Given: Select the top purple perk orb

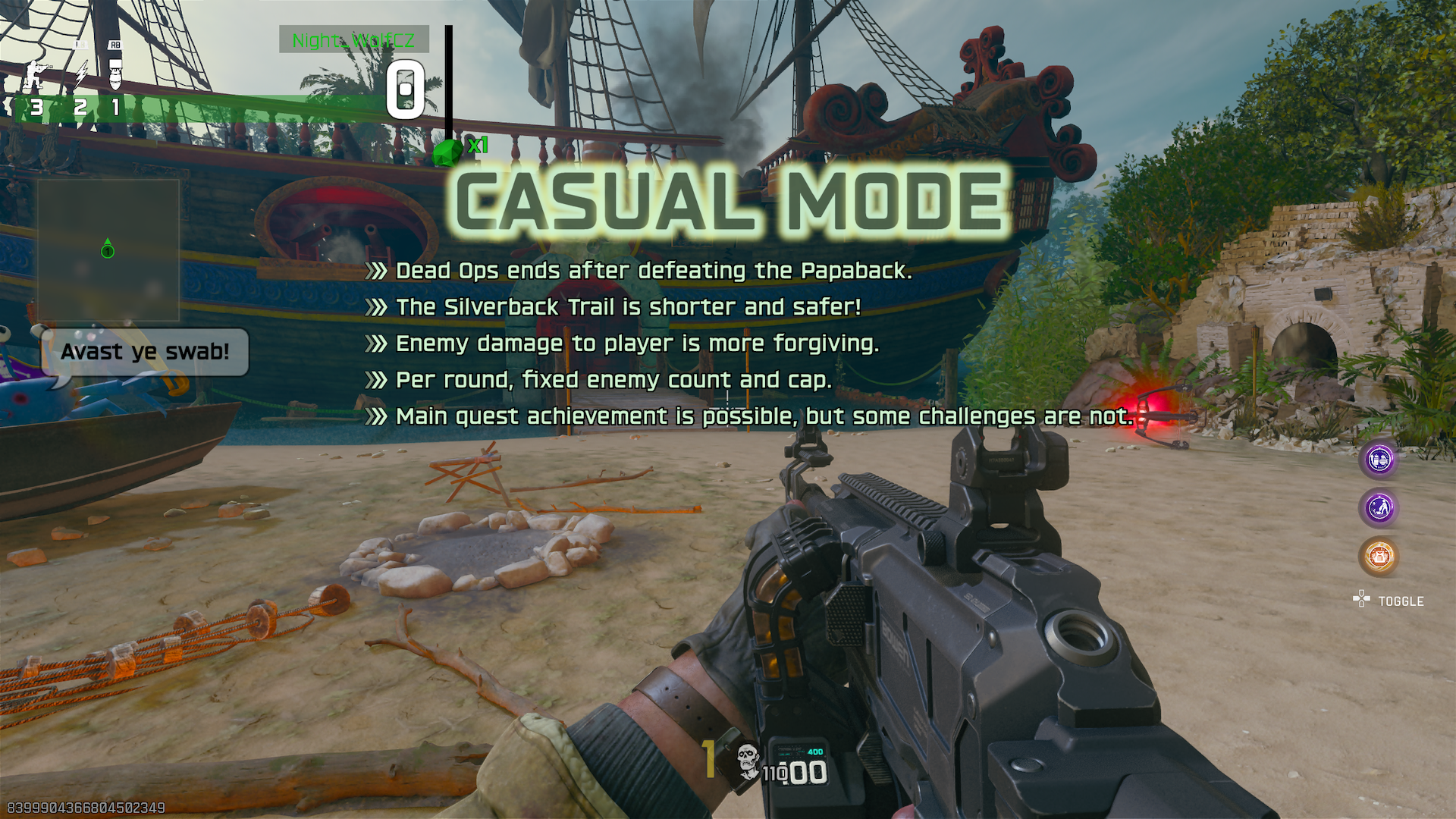Looking at the screenshot, I should point(1379,460).
